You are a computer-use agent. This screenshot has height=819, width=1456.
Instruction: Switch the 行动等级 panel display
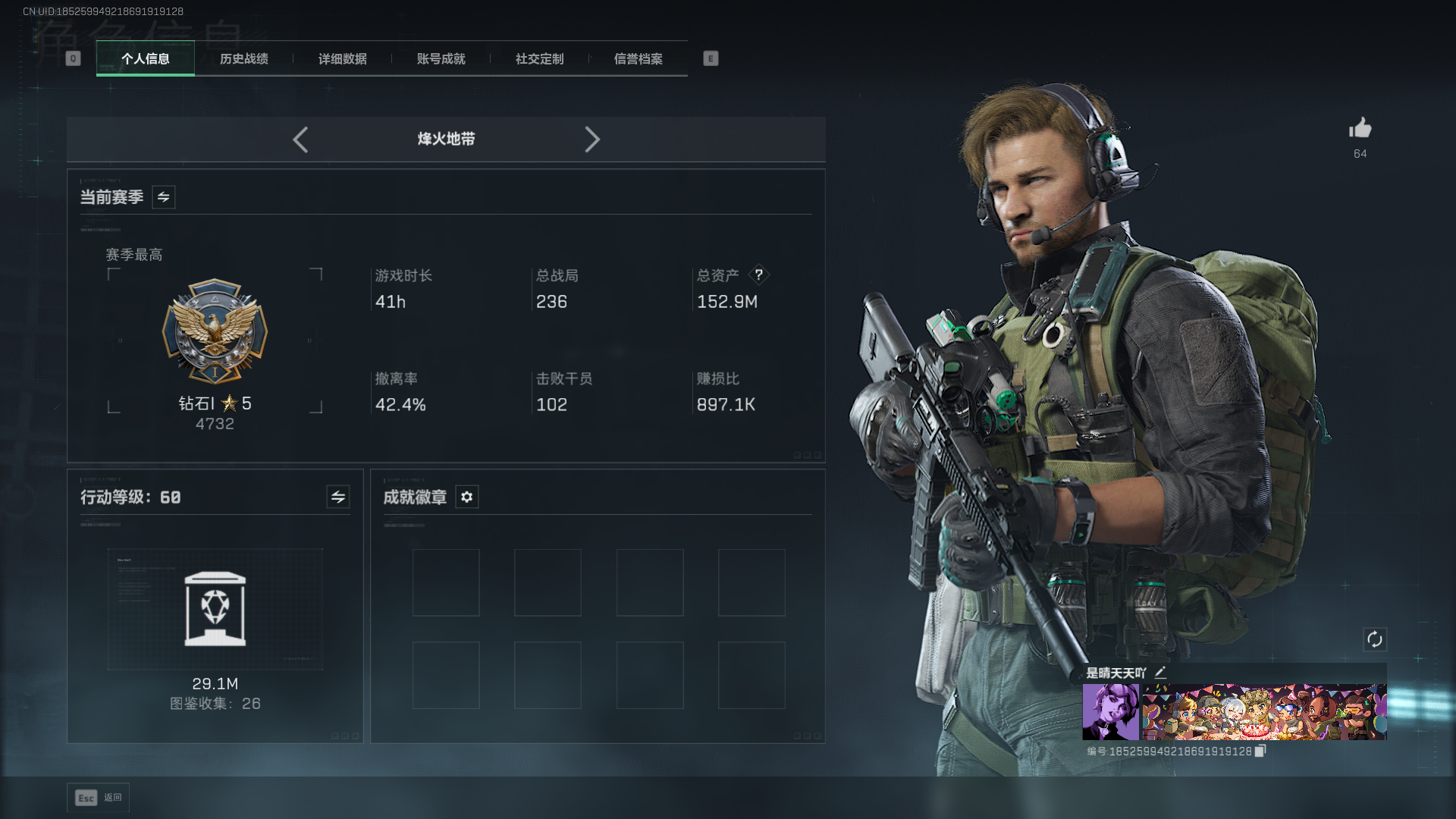click(x=338, y=497)
